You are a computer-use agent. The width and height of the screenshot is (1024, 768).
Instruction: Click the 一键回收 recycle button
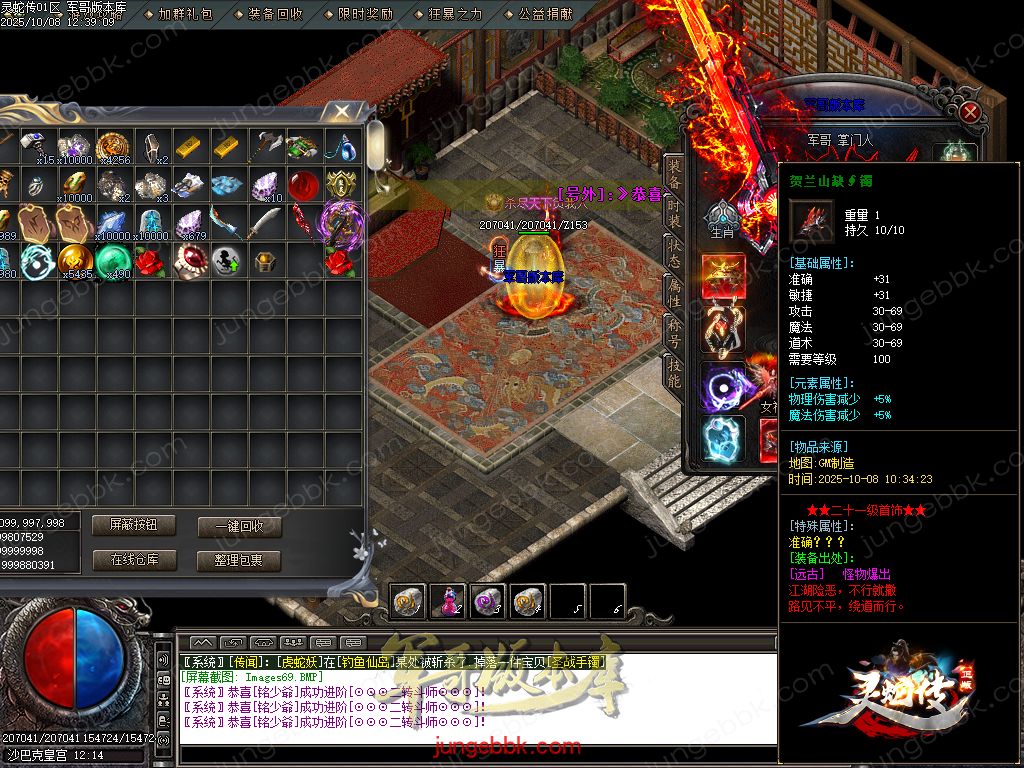pyautogui.click(x=239, y=527)
